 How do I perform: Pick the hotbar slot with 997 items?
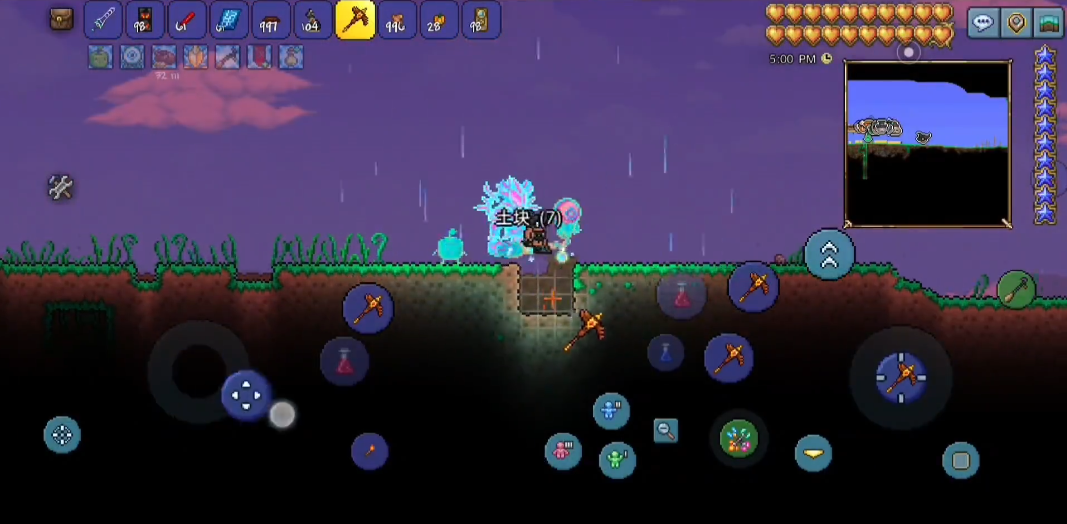[x=271, y=20]
